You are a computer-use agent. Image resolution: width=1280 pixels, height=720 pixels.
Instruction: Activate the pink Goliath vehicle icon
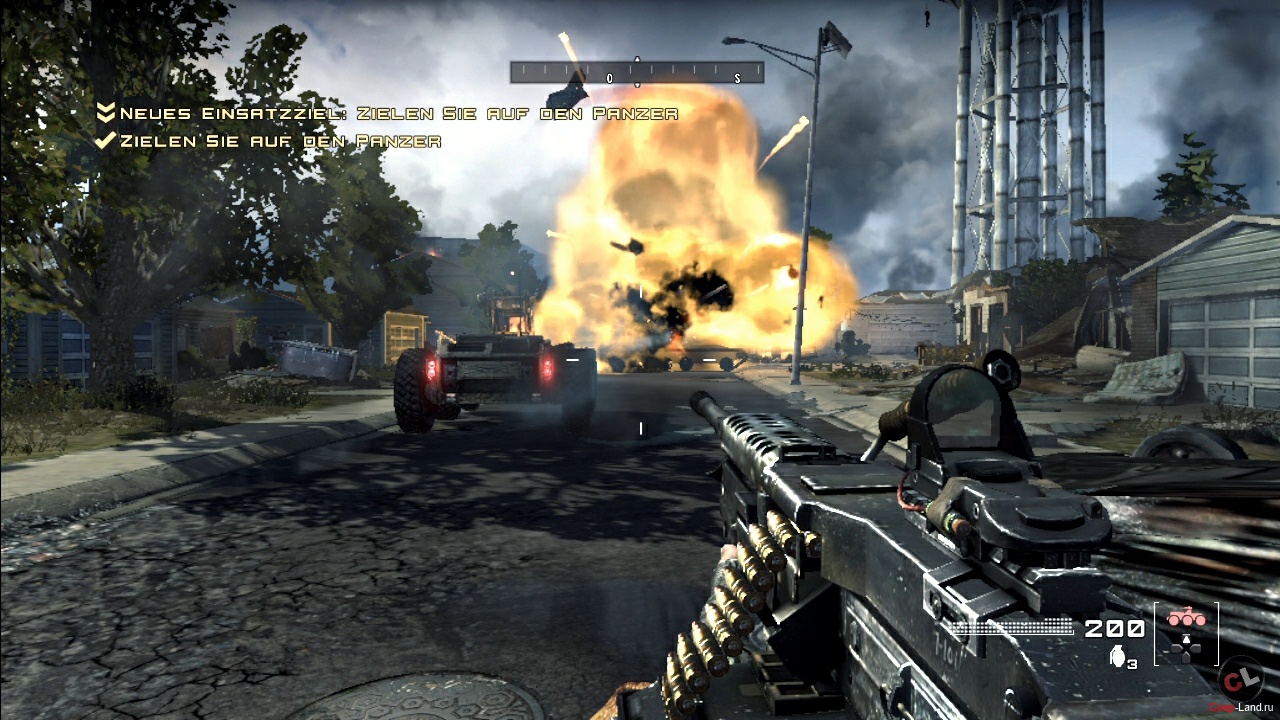(1186, 620)
